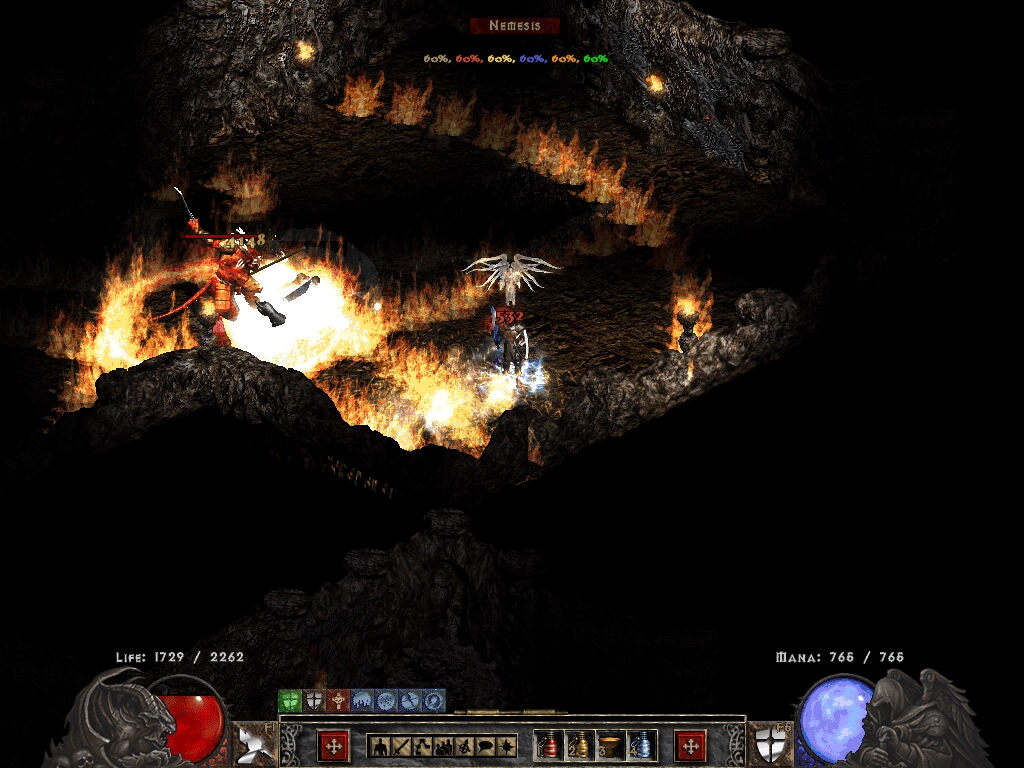Click the red plus button for new stat points
1024x768 pixels.
click(x=333, y=745)
